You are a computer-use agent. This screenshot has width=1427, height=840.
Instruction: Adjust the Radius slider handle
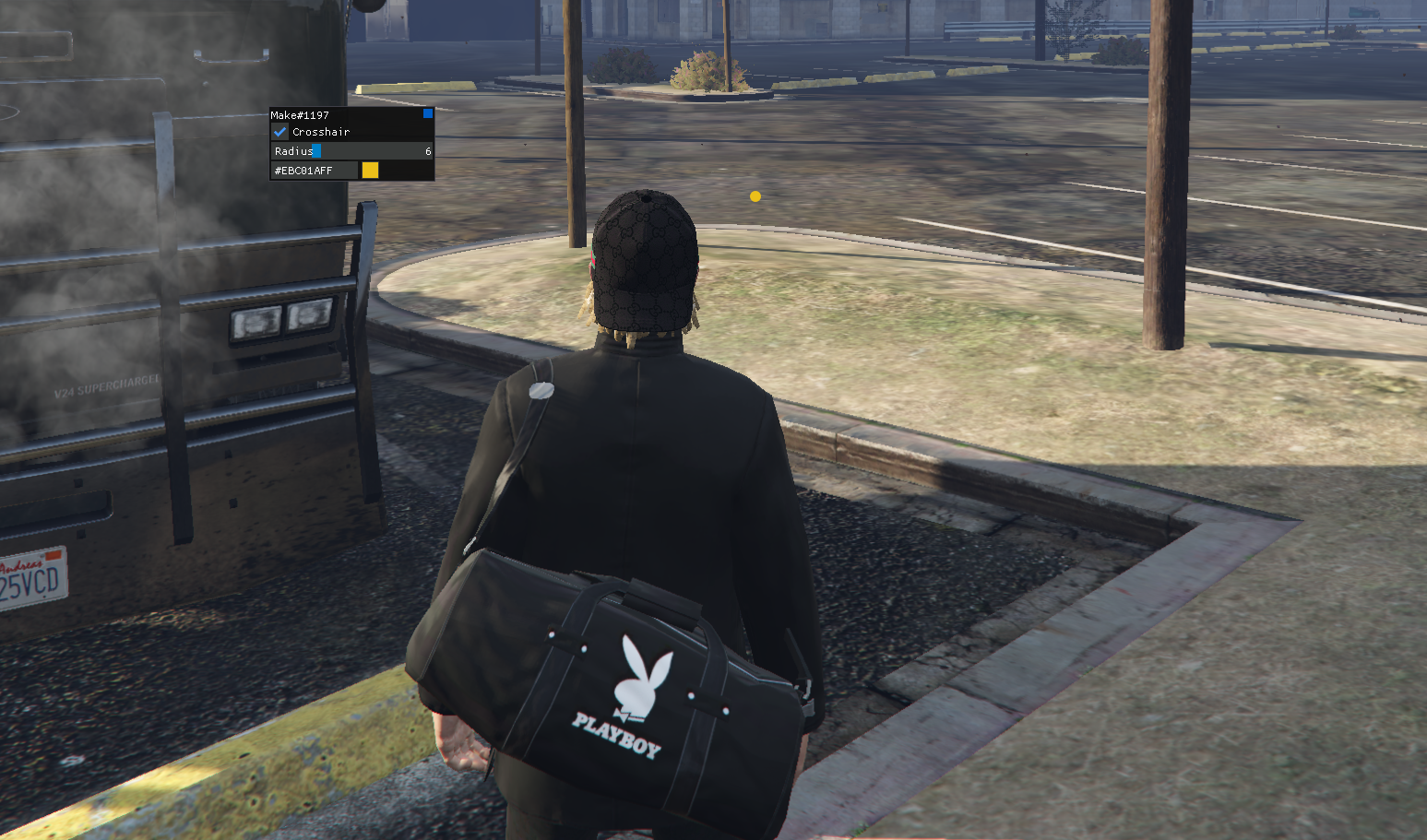pos(318,150)
